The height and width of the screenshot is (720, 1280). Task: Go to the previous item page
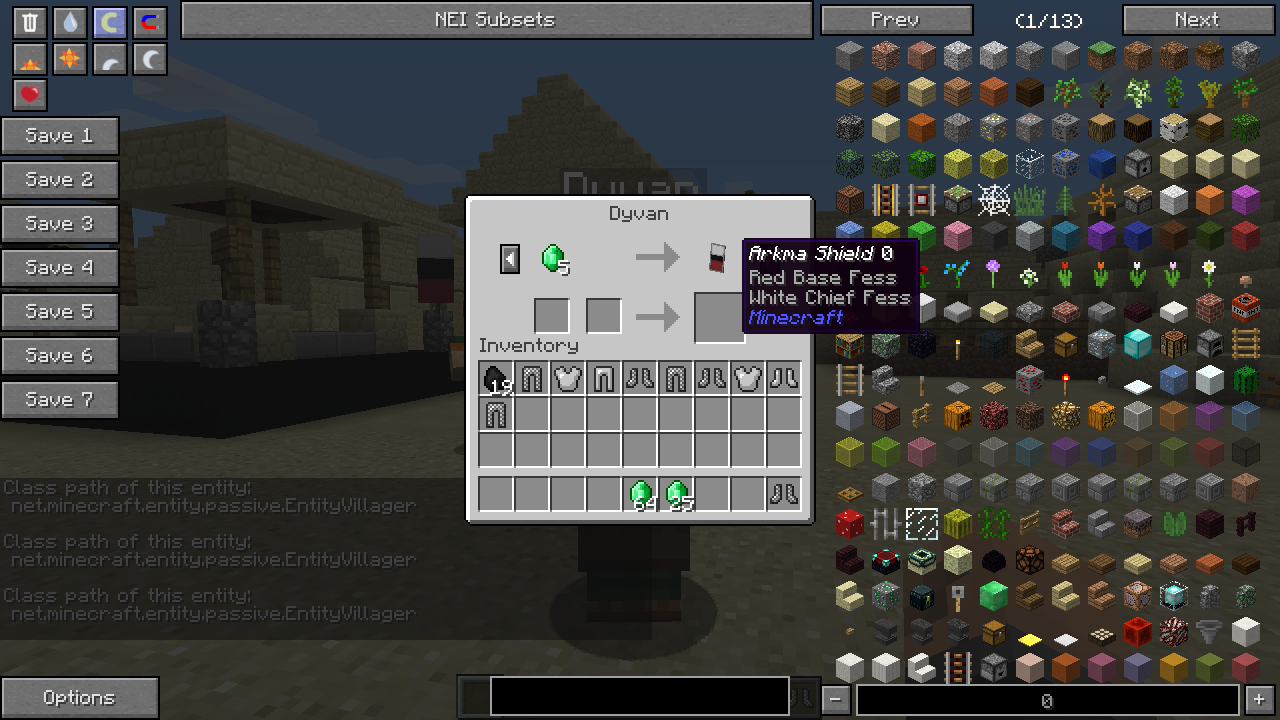896,20
